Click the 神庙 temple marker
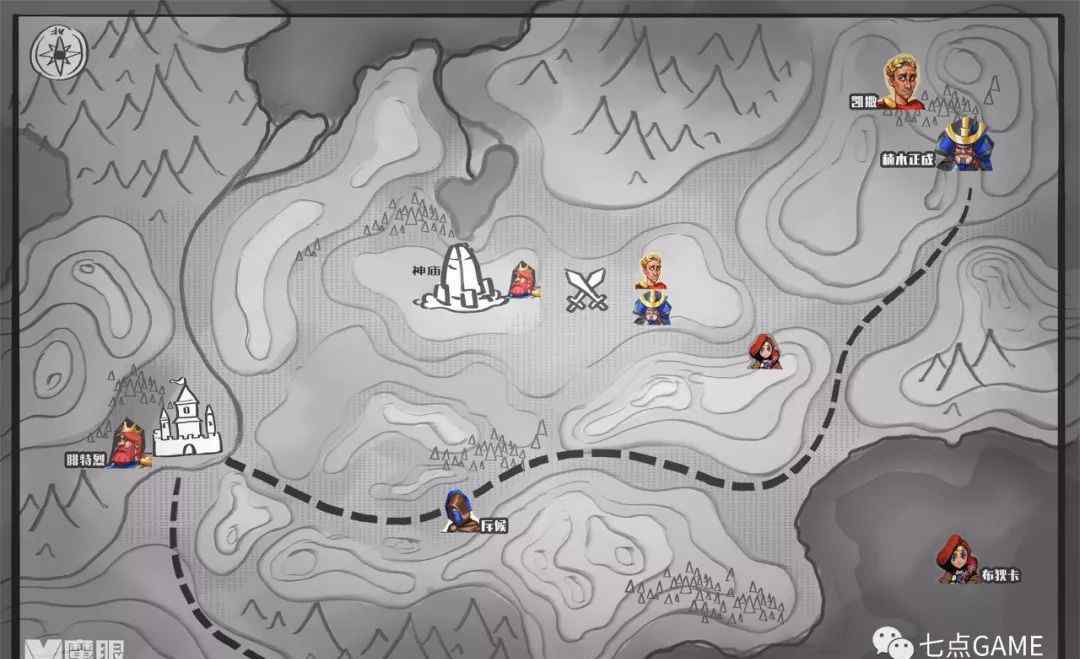The width and height of the screenshot is (1080, 659). click(x=462, y=276)
